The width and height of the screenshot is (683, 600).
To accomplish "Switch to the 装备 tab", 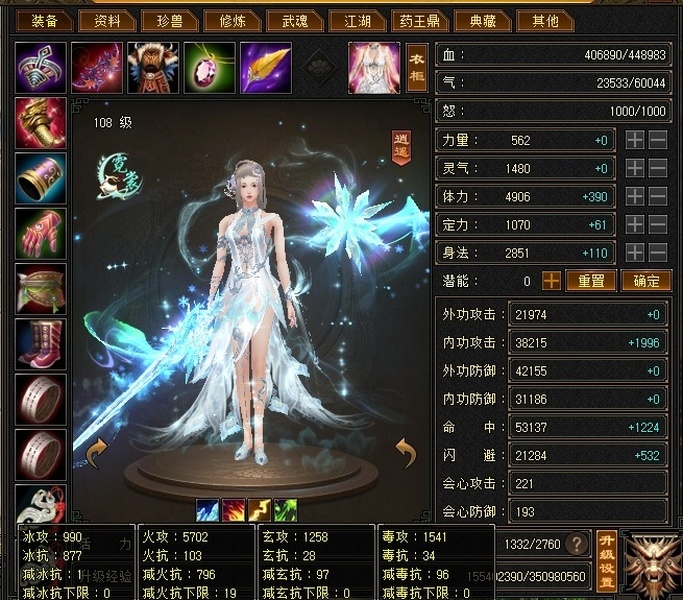I will (x=43, y=20).
